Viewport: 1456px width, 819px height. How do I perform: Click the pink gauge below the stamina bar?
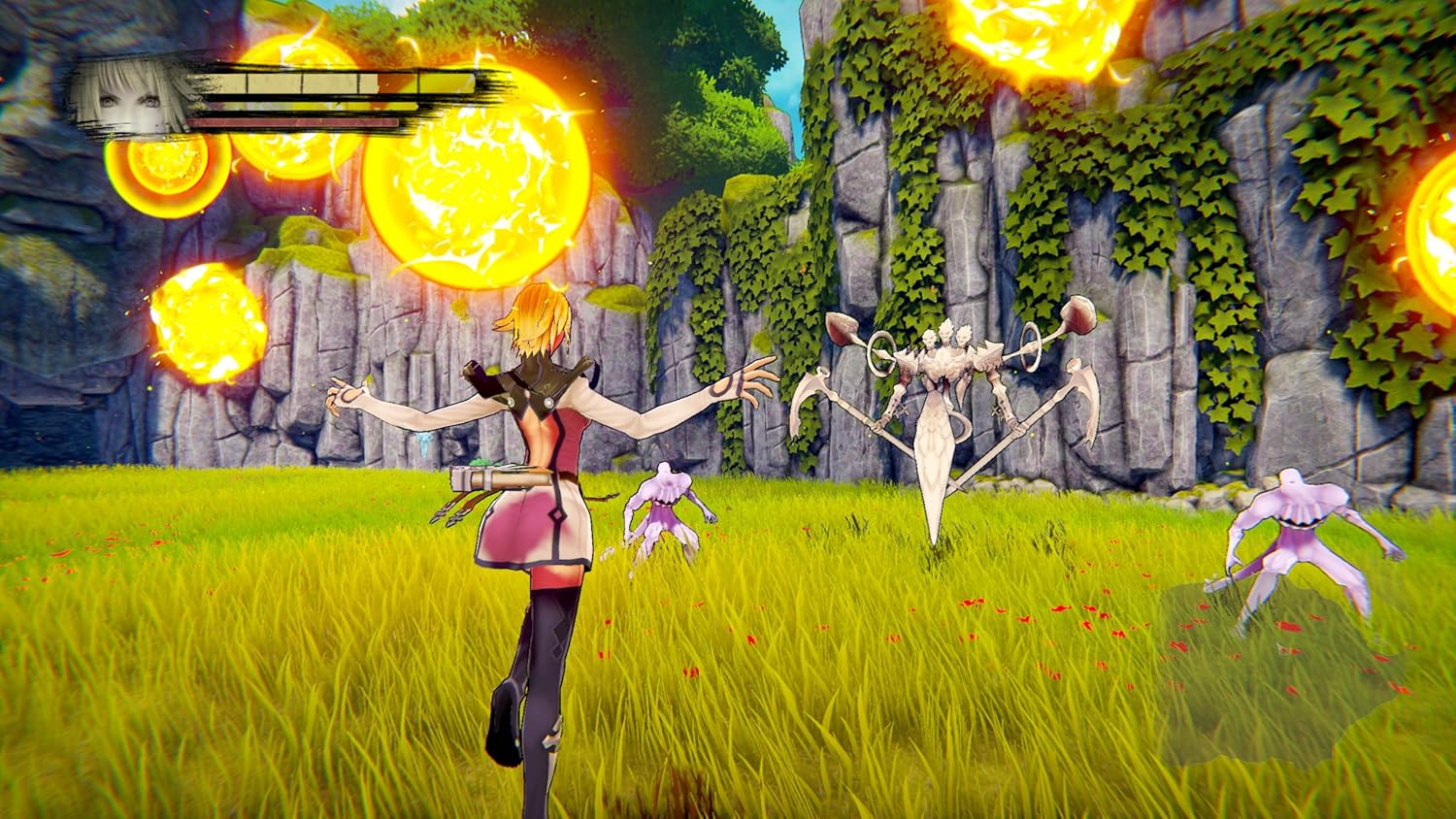click(x=291, y=120)
